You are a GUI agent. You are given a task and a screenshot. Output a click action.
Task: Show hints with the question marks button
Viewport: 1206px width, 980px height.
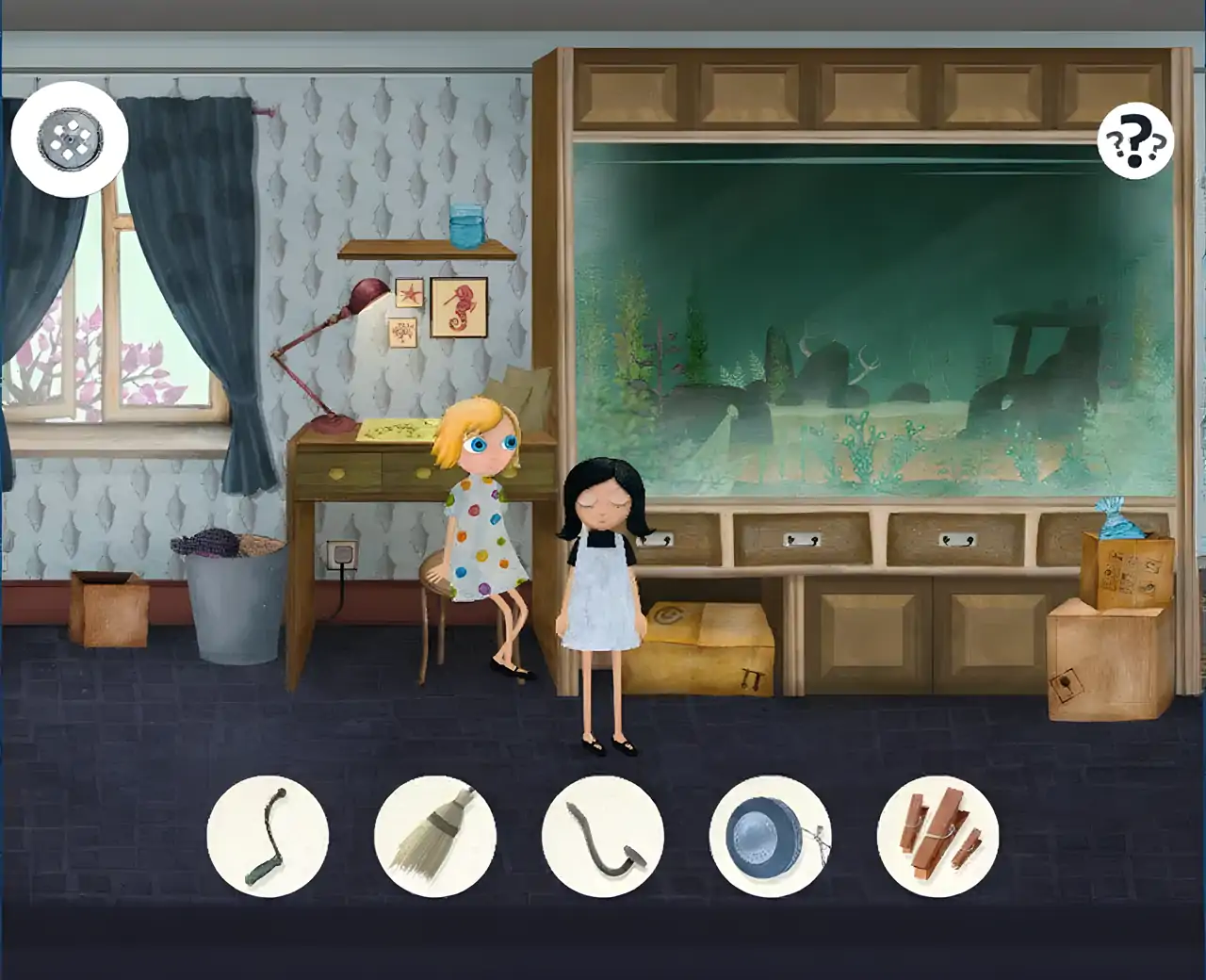pyautogui.click(x=1135, y=142)
